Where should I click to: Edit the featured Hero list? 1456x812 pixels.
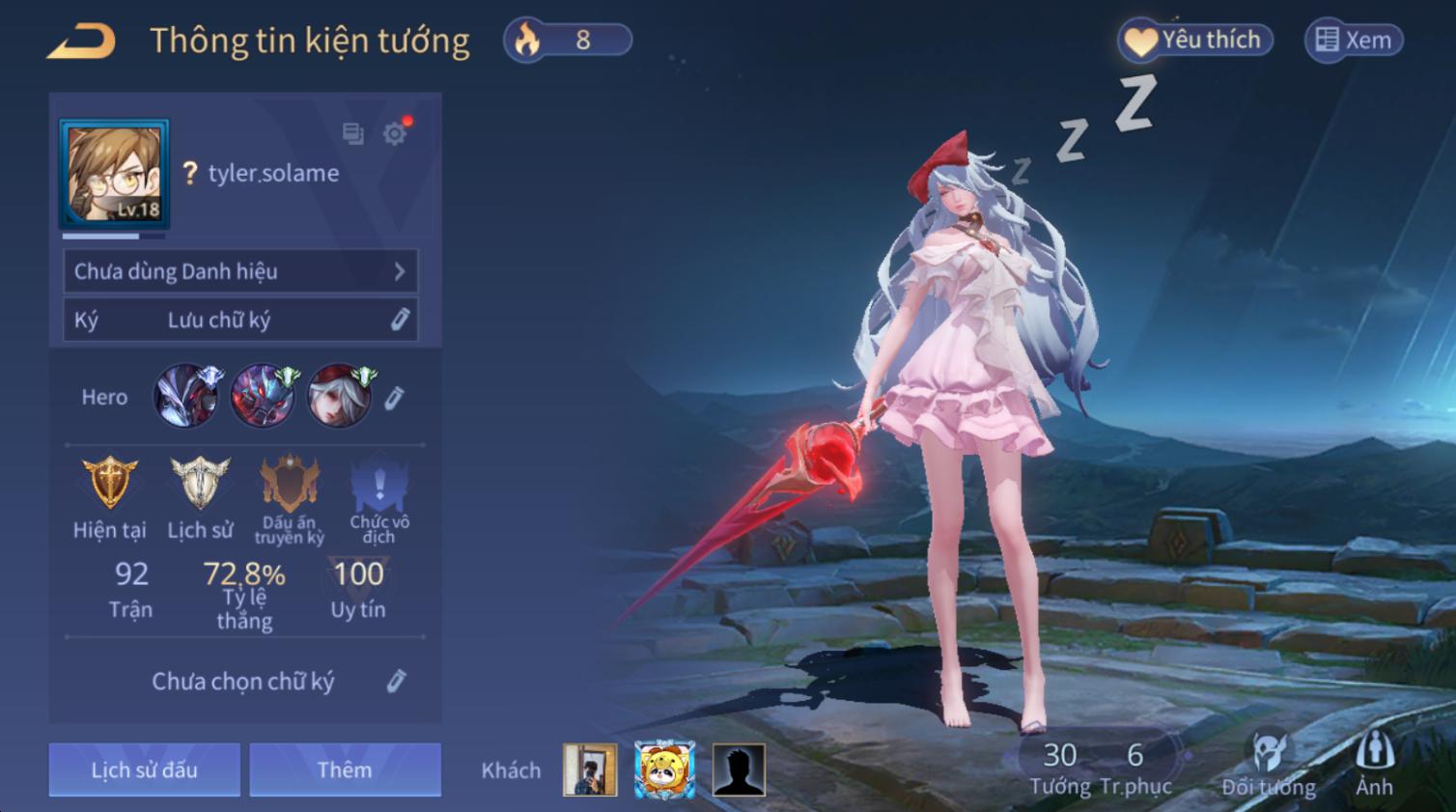(394, 398)
